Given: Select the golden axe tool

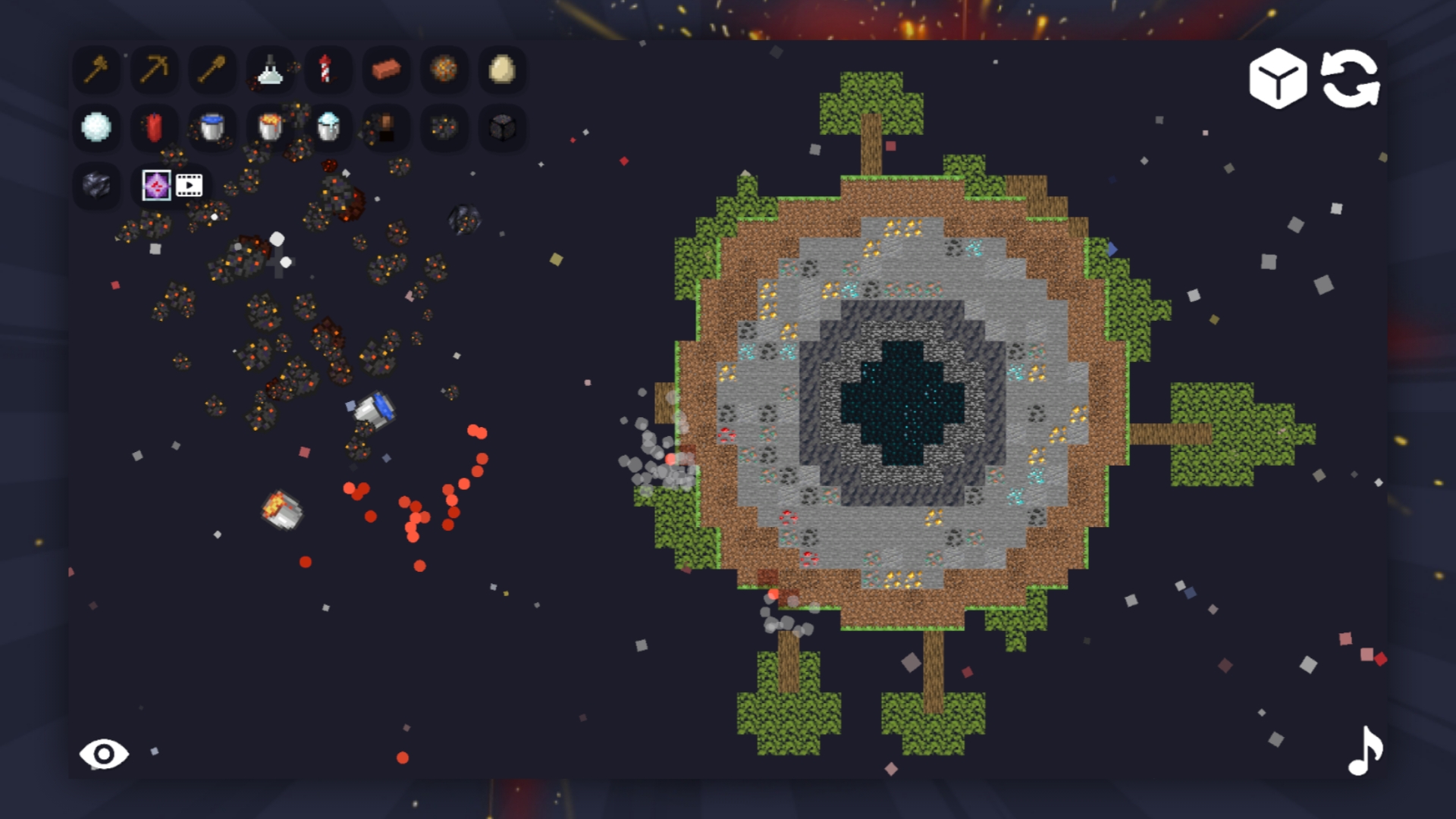Looking at the screenshot, I should [x=96, y=71].
